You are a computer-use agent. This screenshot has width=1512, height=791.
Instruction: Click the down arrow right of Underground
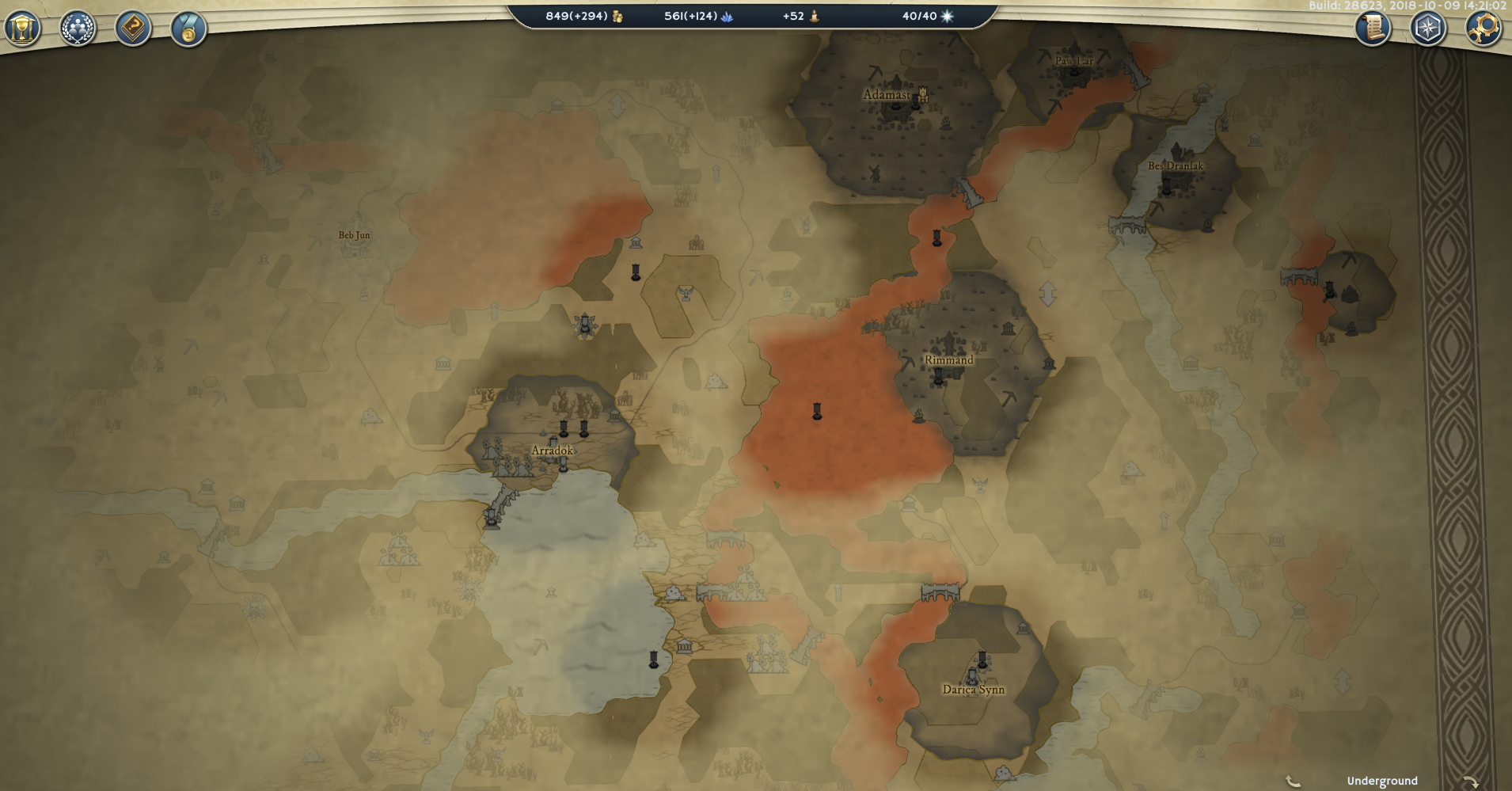pos(1470,781)
